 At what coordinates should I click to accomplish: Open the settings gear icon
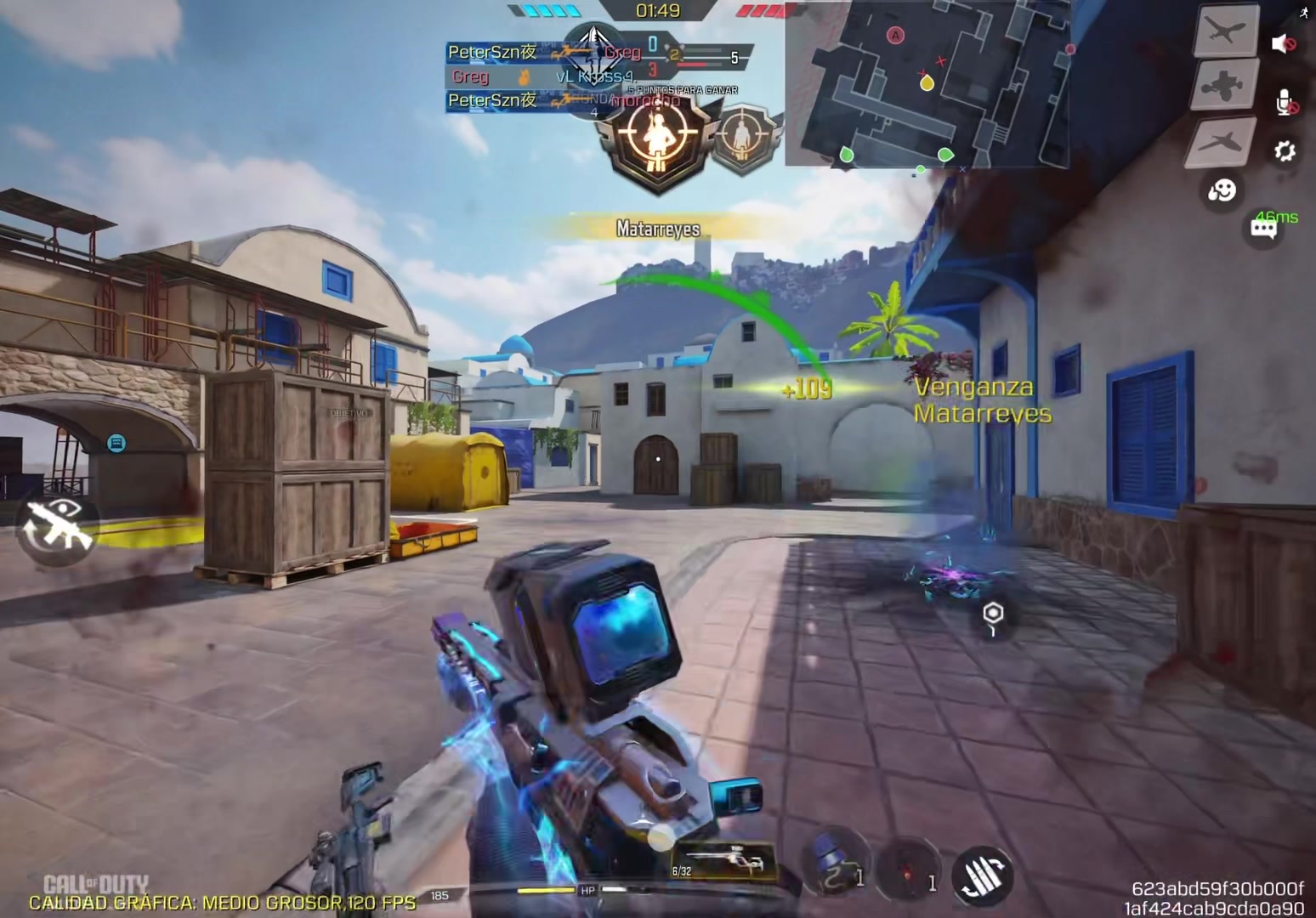coord(1284,151)
